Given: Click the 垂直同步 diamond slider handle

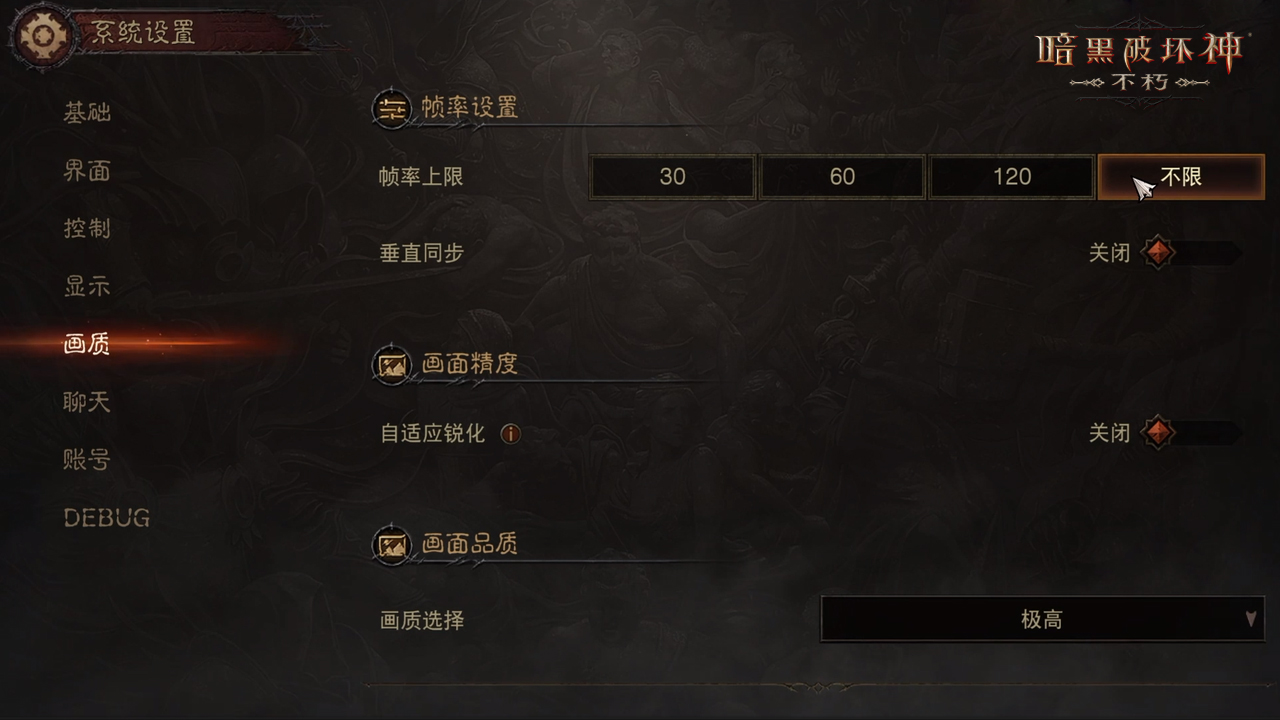Looking at the screenshot, I should (1159, 253).
